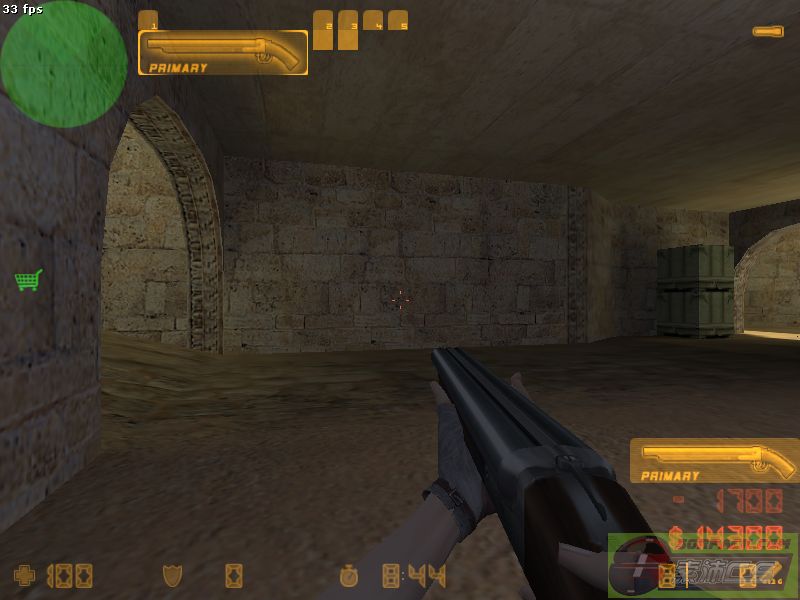
Task: Choose weapon slot 4
Action: [x=373, y=21]
